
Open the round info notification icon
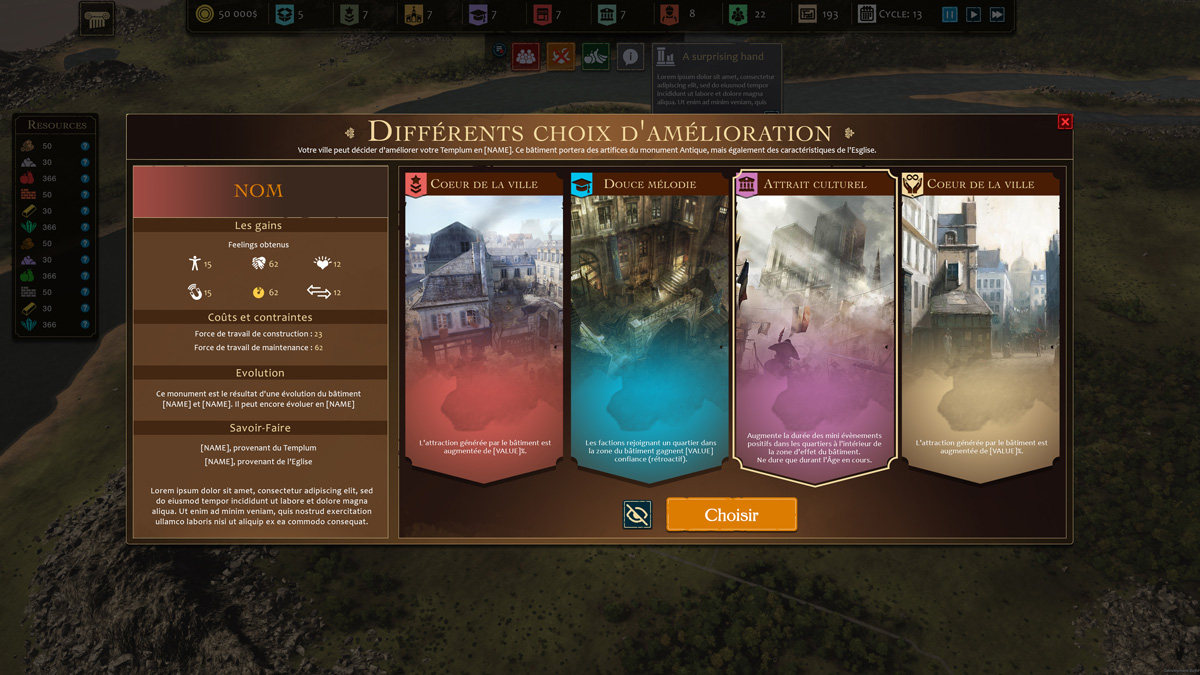pyautogui.click(x=630, y=57)
